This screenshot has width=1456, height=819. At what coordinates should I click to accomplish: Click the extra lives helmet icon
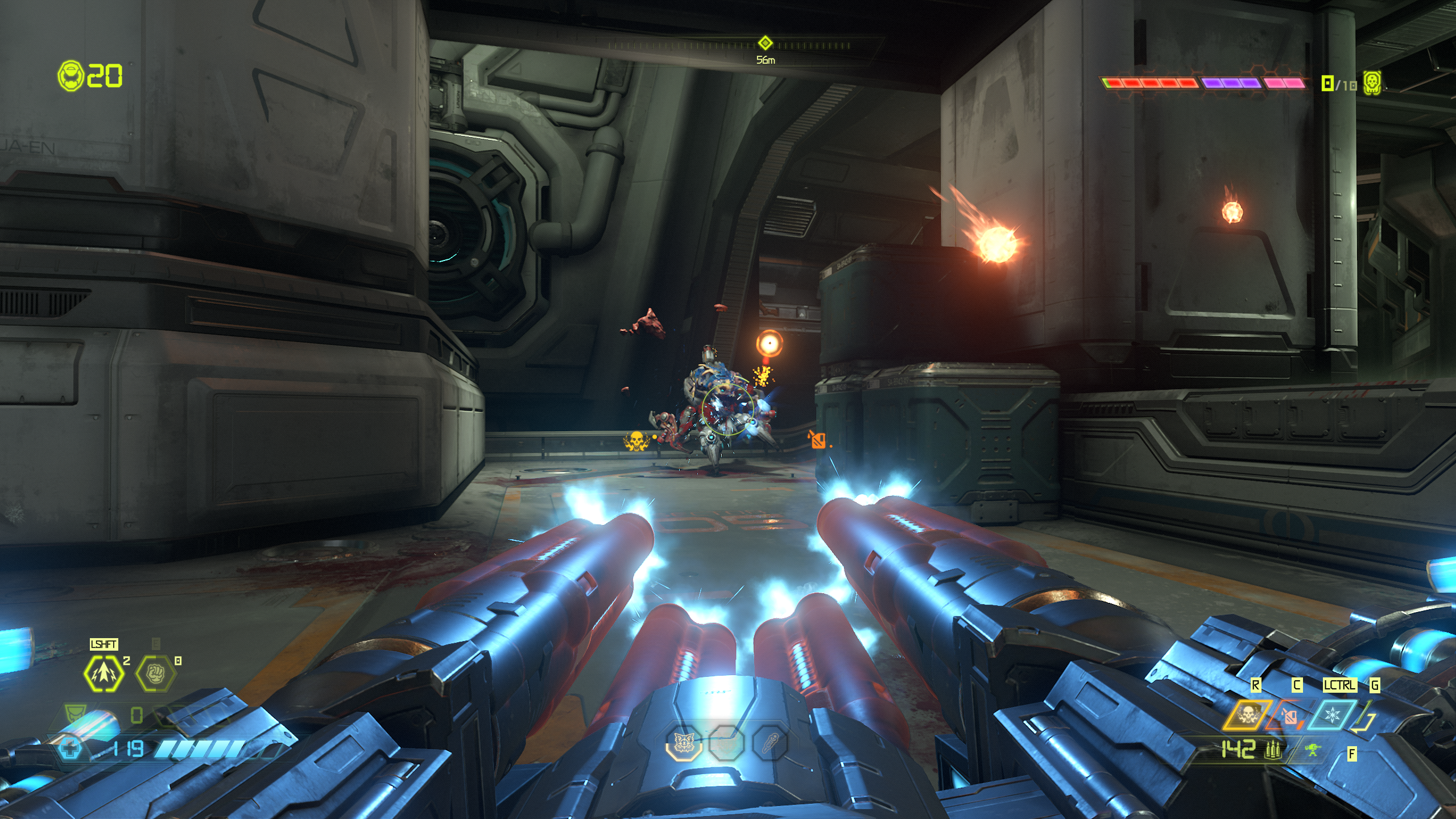click(71, 76)
